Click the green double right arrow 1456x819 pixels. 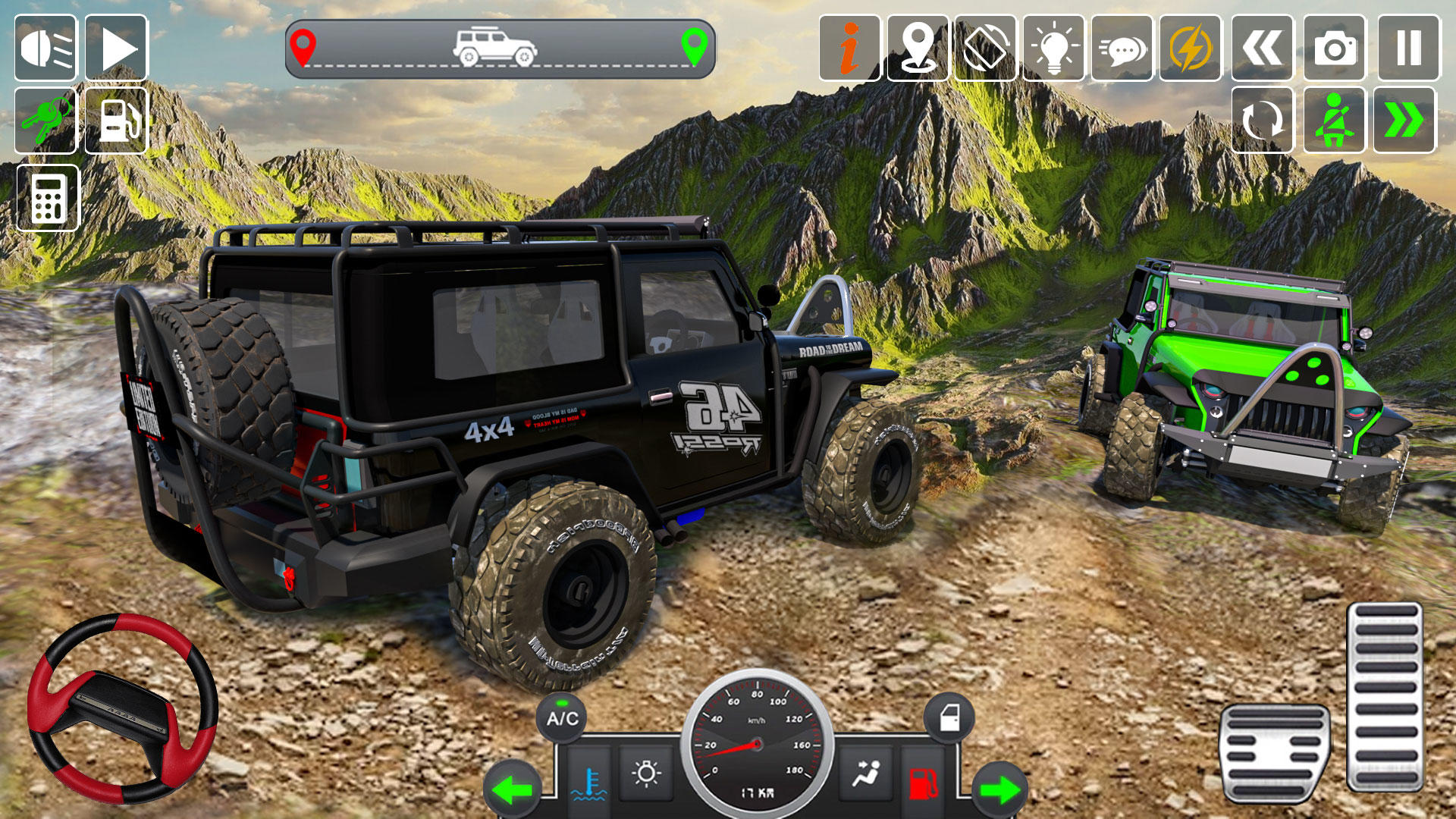1404,121
